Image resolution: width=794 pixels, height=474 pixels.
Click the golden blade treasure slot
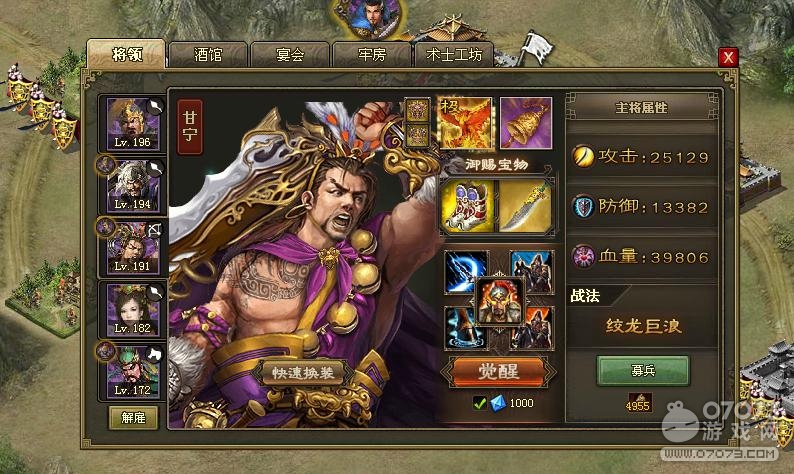click(x=525, y=206)
